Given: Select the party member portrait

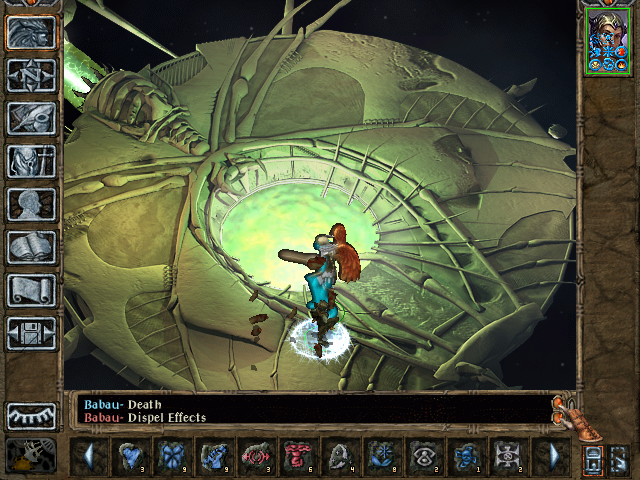Looking at the screenshot, I should pos(607,41).
